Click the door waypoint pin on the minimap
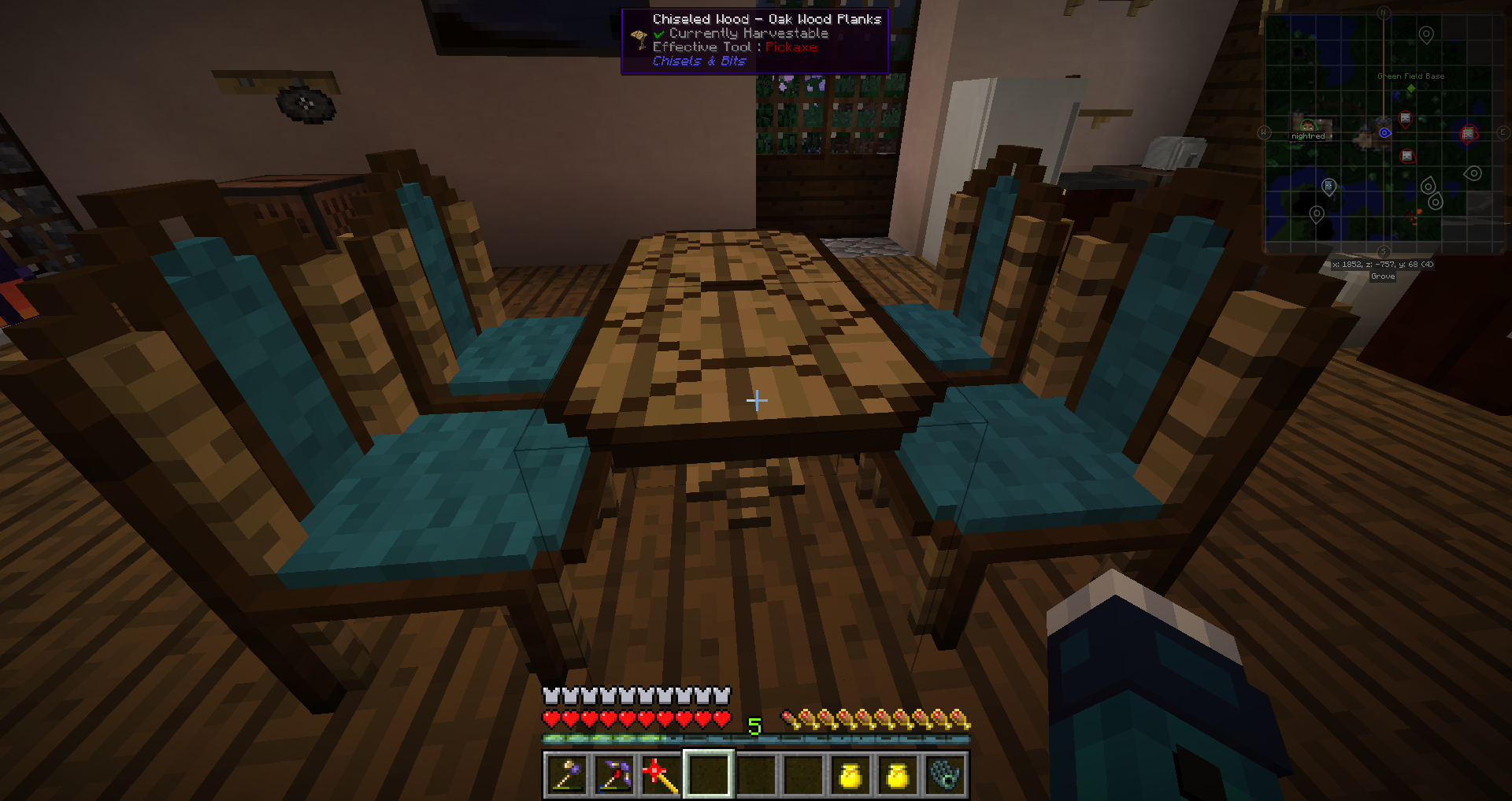Image resolution: width=1512 pixels, height=801 pixels. pyautogui.click(x=1329, y=187)
